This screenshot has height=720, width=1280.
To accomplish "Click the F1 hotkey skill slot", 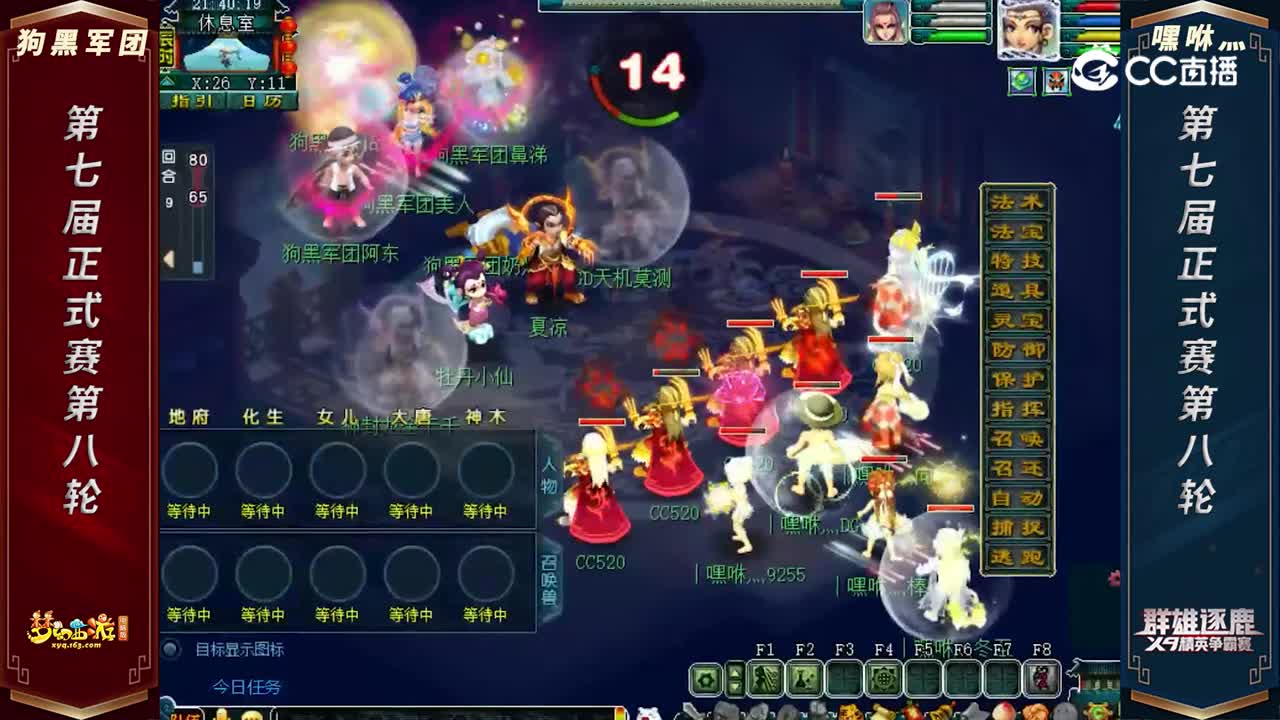I will 765,677.
